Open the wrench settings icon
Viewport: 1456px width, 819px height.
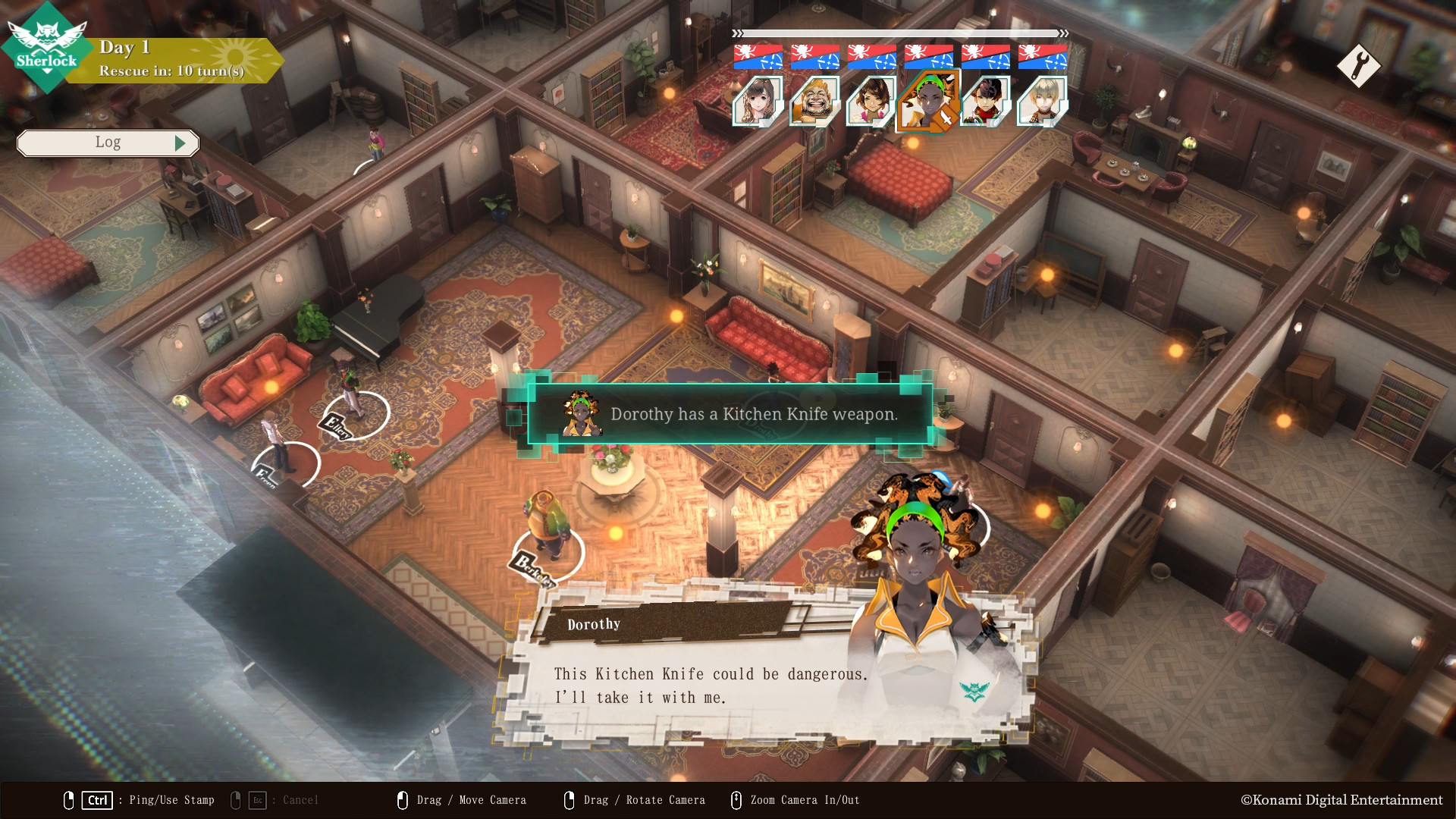tap(1358, 66)
